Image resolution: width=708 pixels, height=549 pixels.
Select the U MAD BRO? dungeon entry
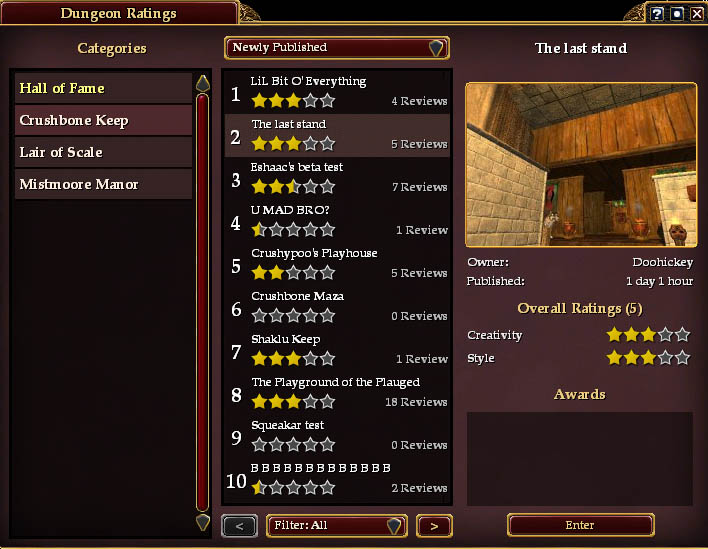(x=337, y=221)
